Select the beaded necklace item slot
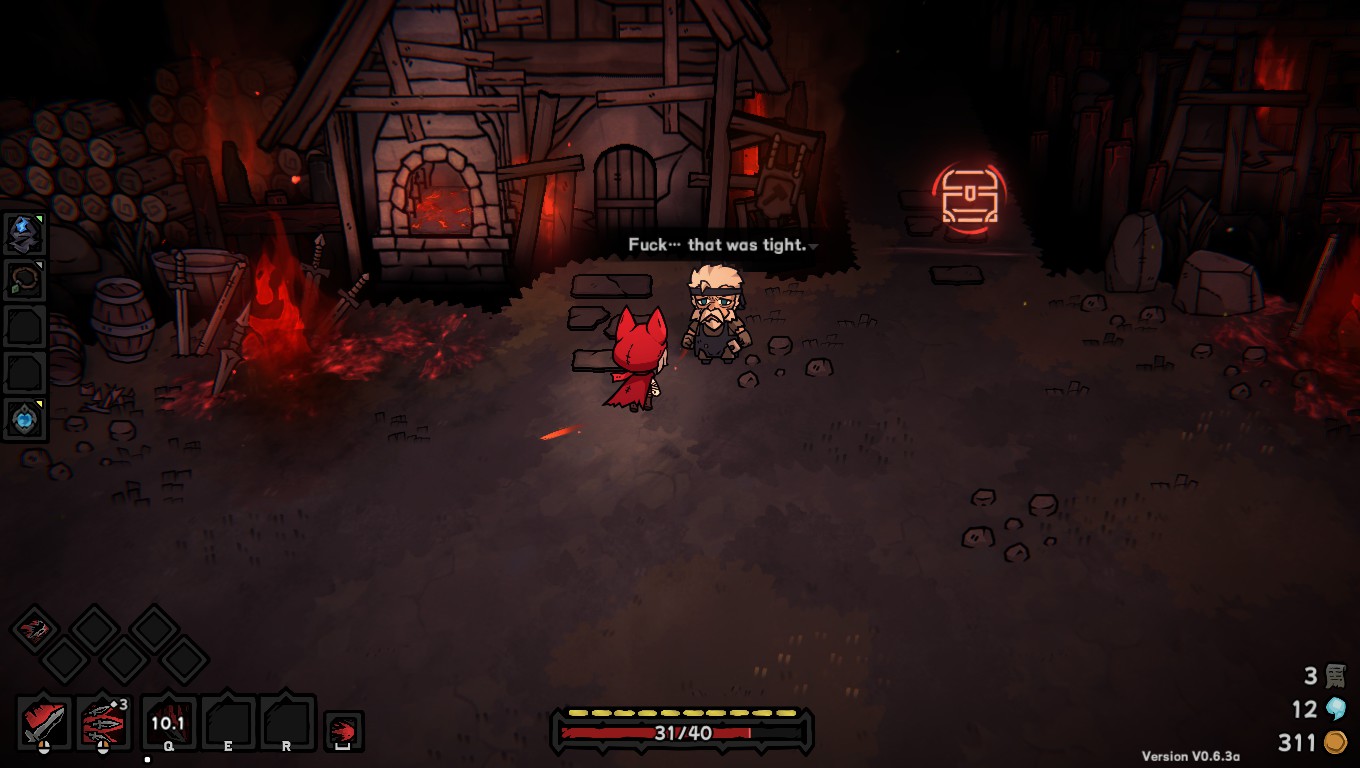This screenshot has width=1360, height=768. (23, 279)
